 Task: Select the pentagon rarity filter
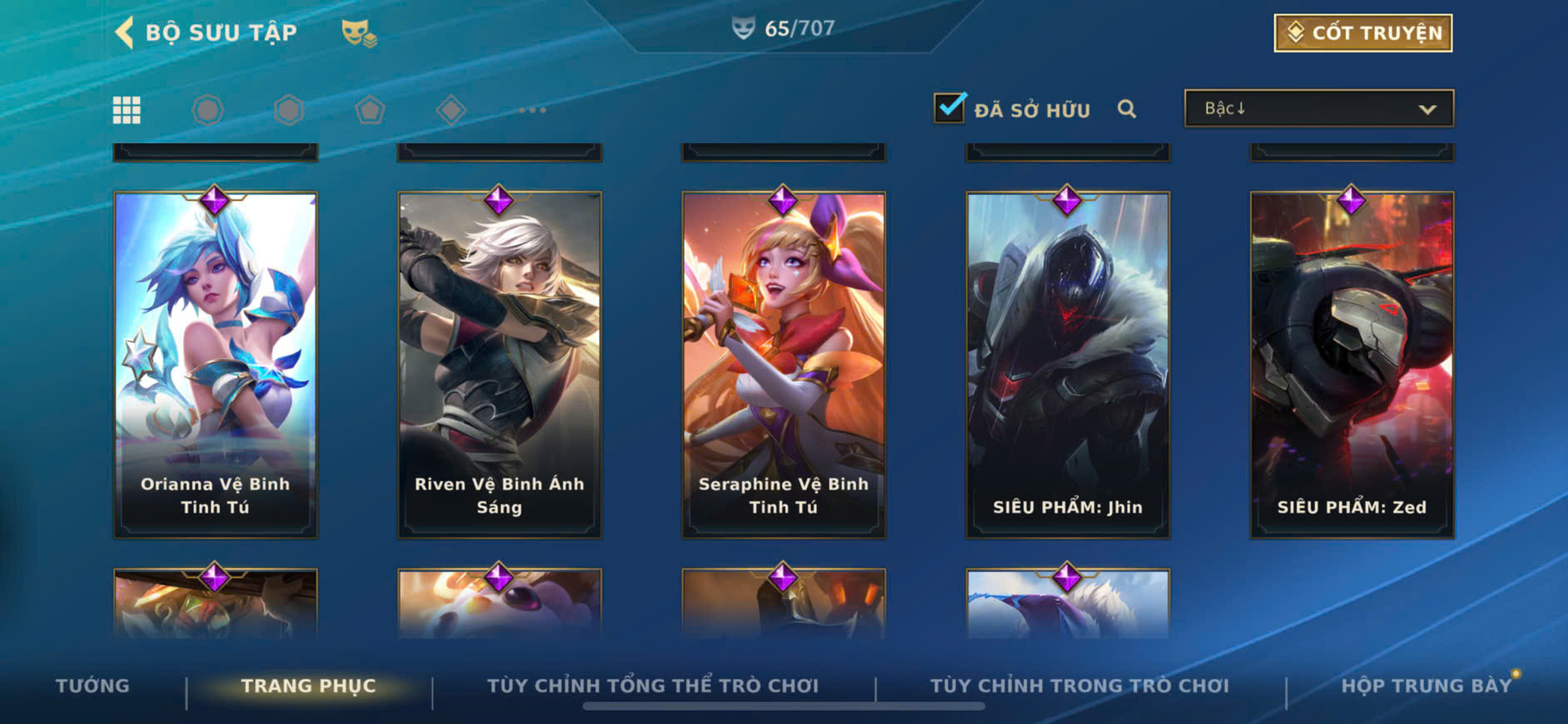(x=370, y=110)
